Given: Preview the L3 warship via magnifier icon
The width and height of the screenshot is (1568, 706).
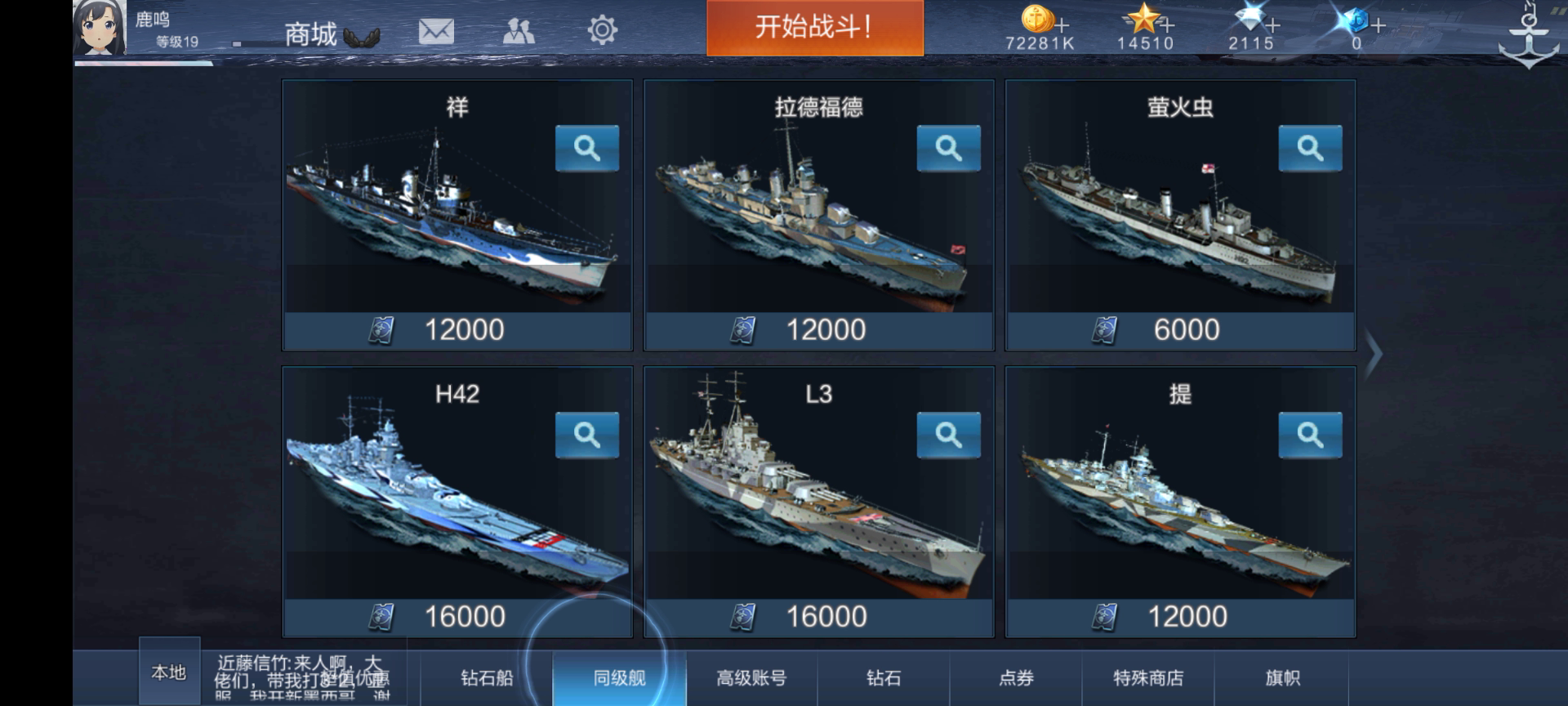Looking at the screenshot, I should coord(949,436).
